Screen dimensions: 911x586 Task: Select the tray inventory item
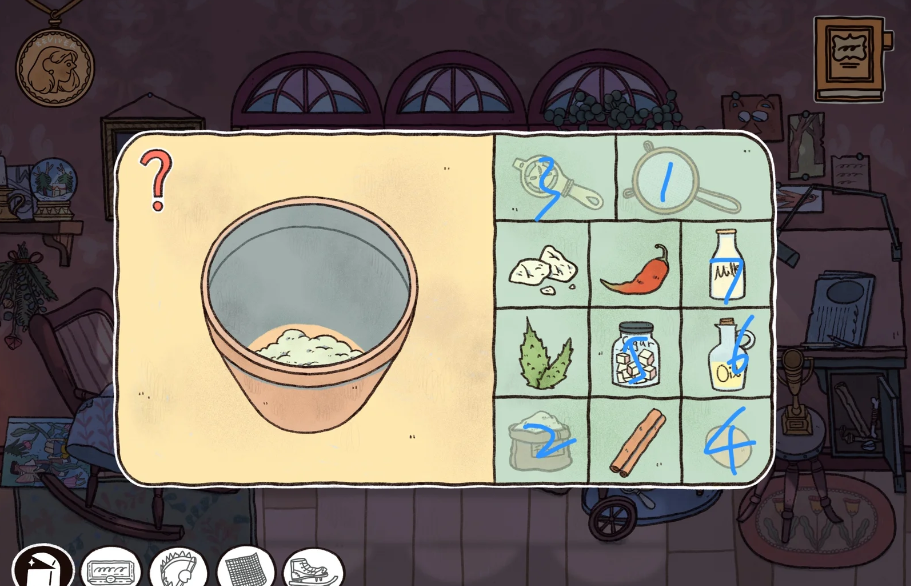(x=110, y=571)
